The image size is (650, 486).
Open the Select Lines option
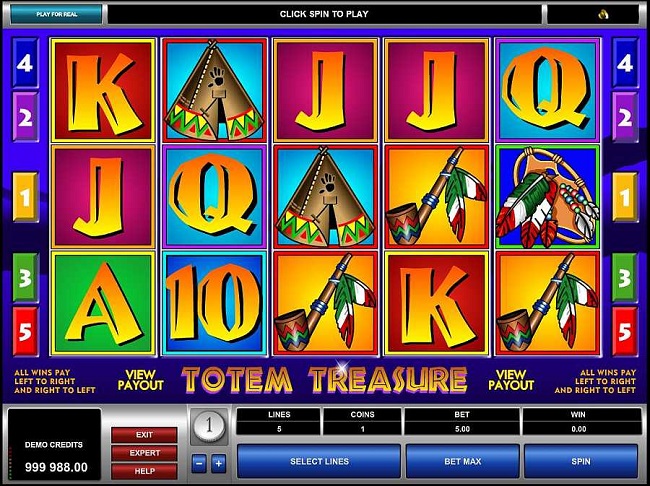click(318, 461)
